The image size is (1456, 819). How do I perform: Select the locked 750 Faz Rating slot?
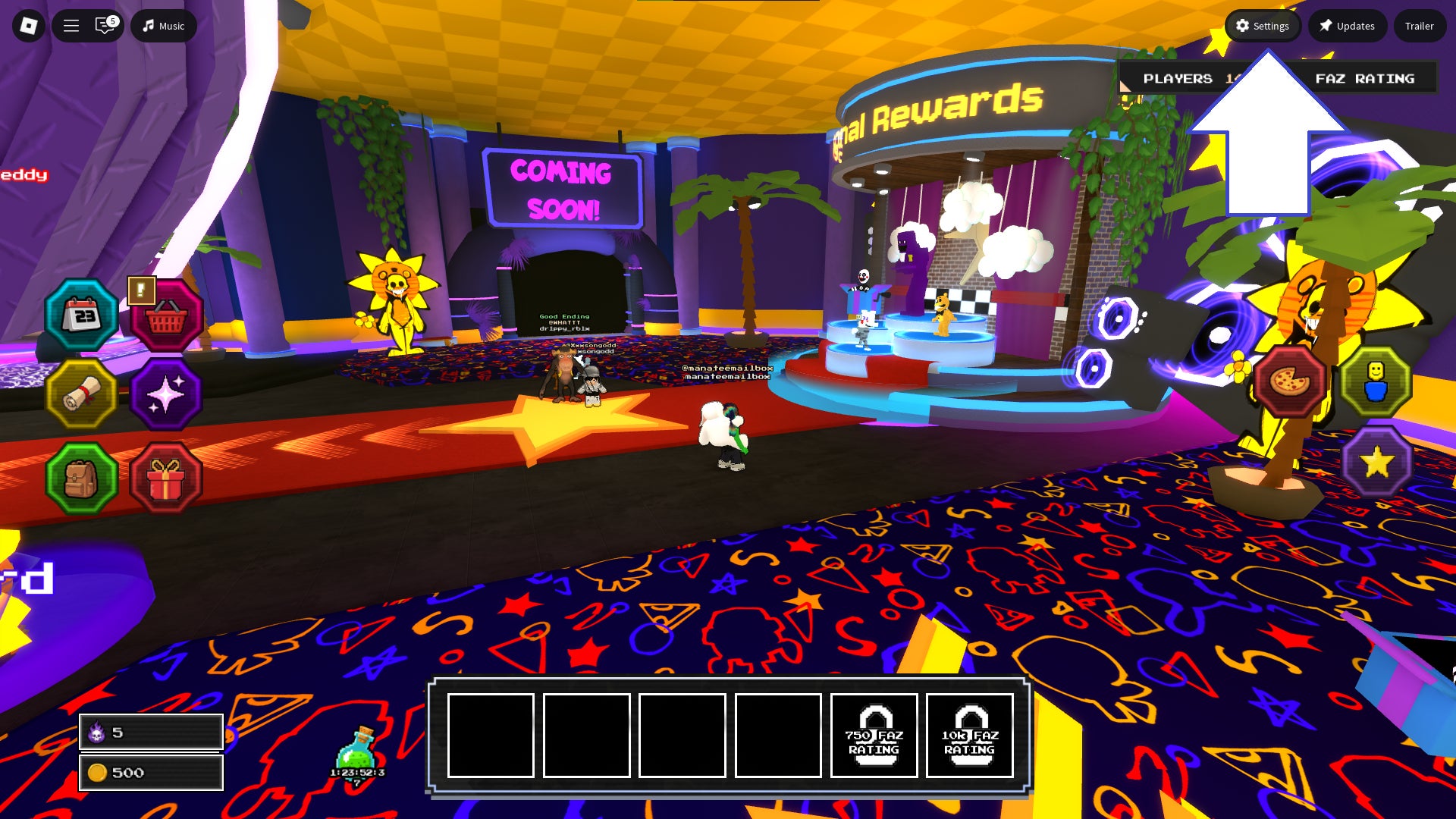(x=874, y=735)
